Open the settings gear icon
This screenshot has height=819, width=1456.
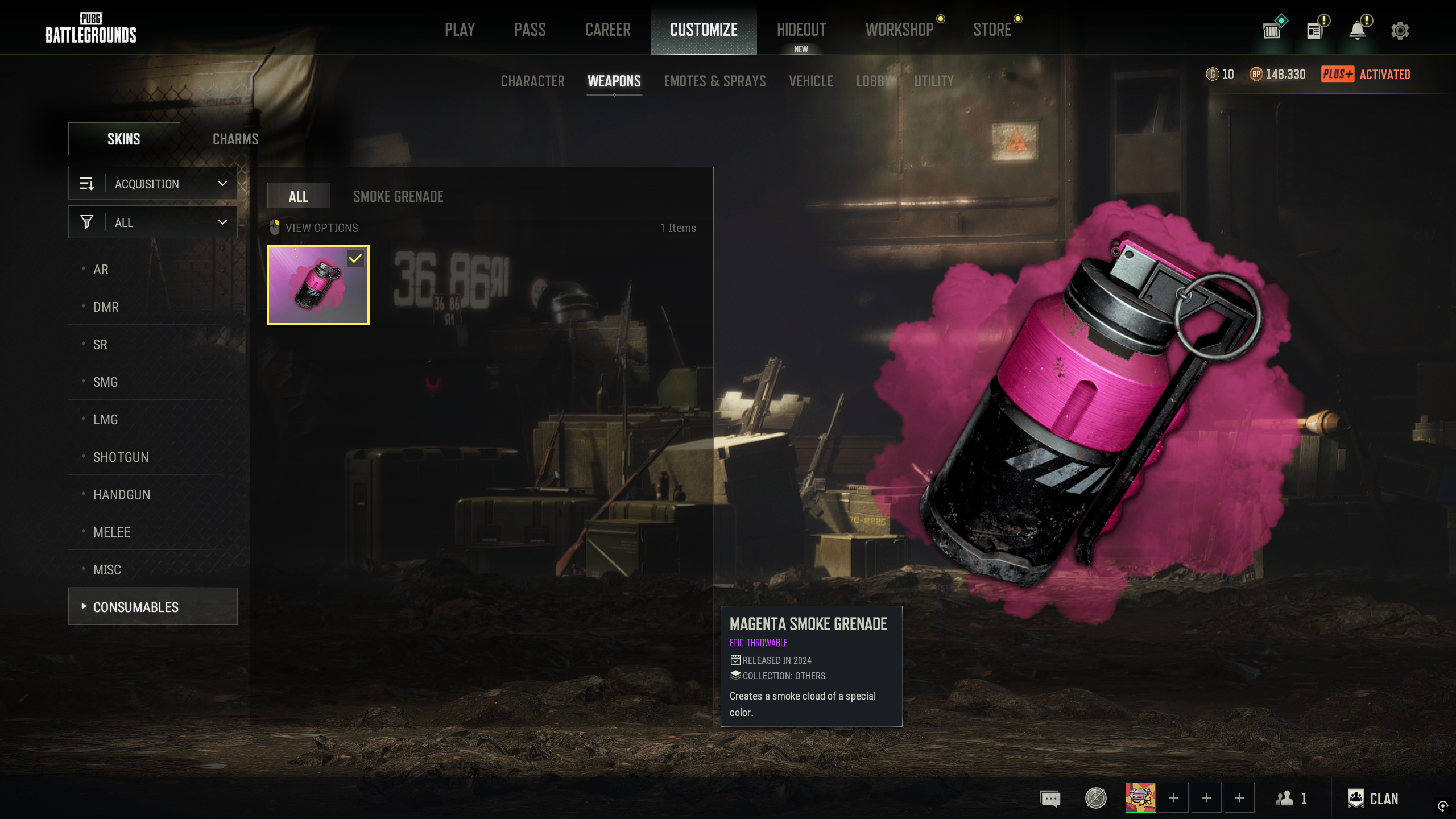click(1400, 31)
